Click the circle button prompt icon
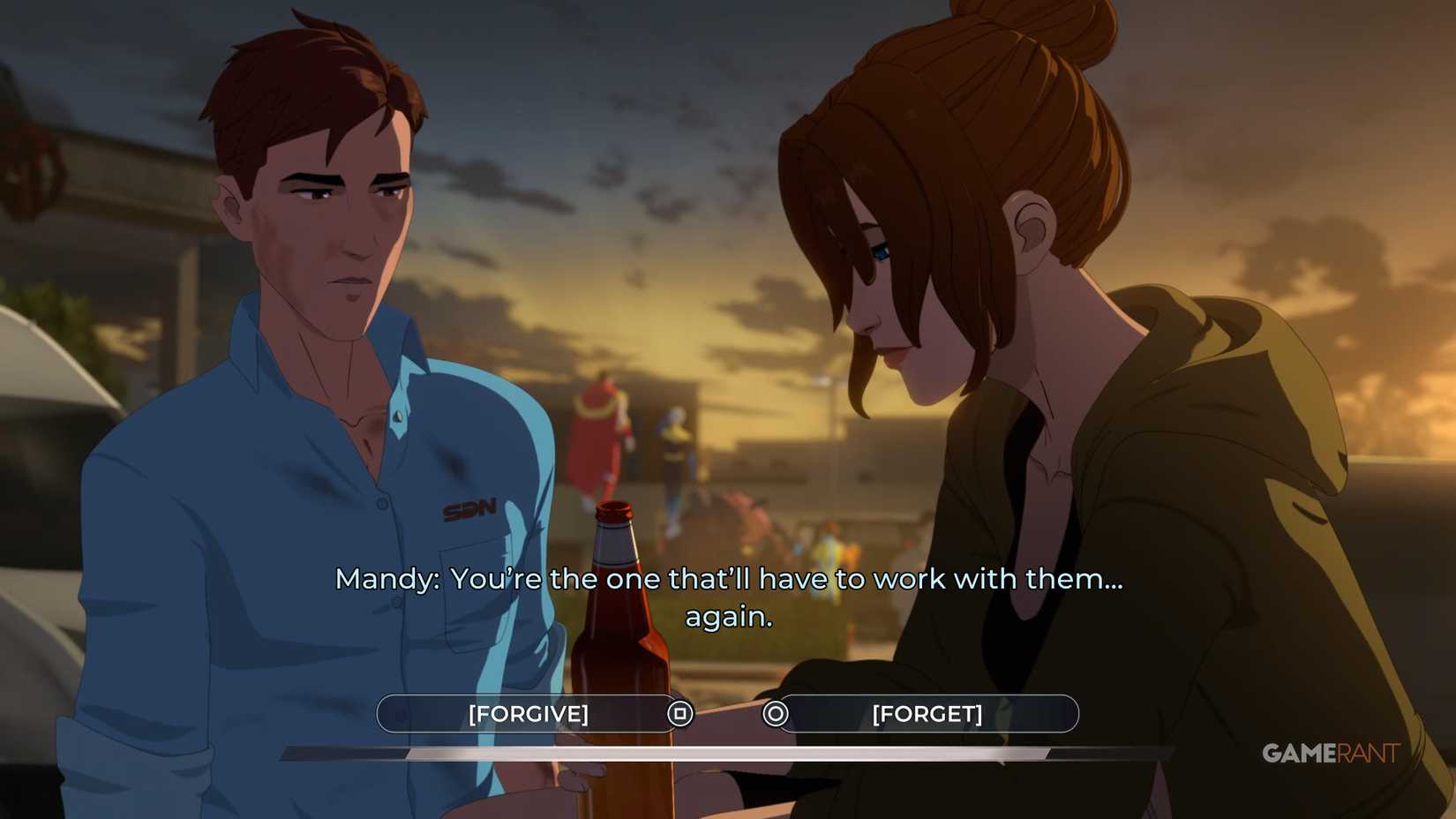Viewport: 1456px width, 819px height. [x=777, y=715]
